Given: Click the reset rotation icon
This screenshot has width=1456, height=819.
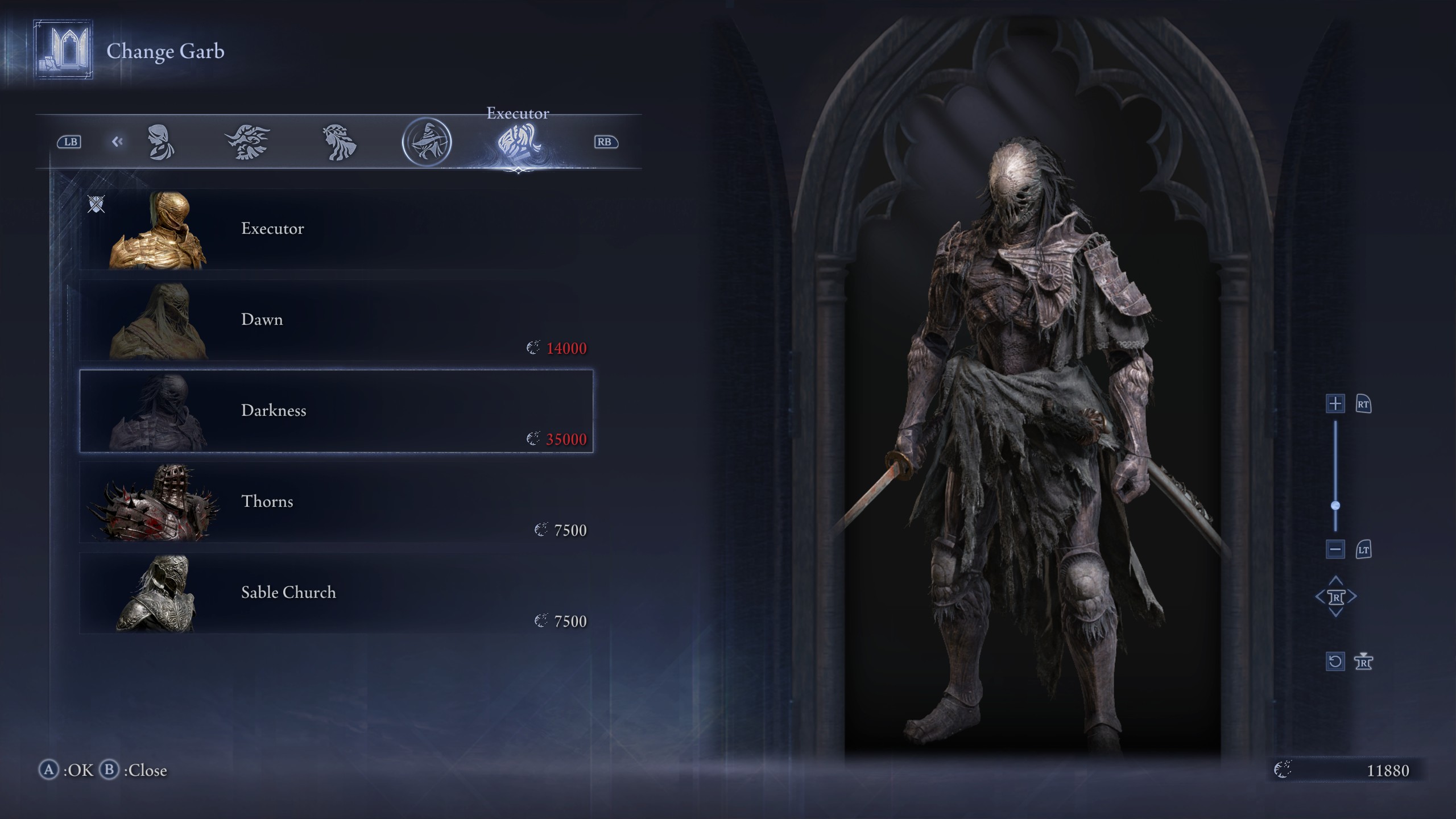Looking at the screenshot, I should coord(1335,661).
